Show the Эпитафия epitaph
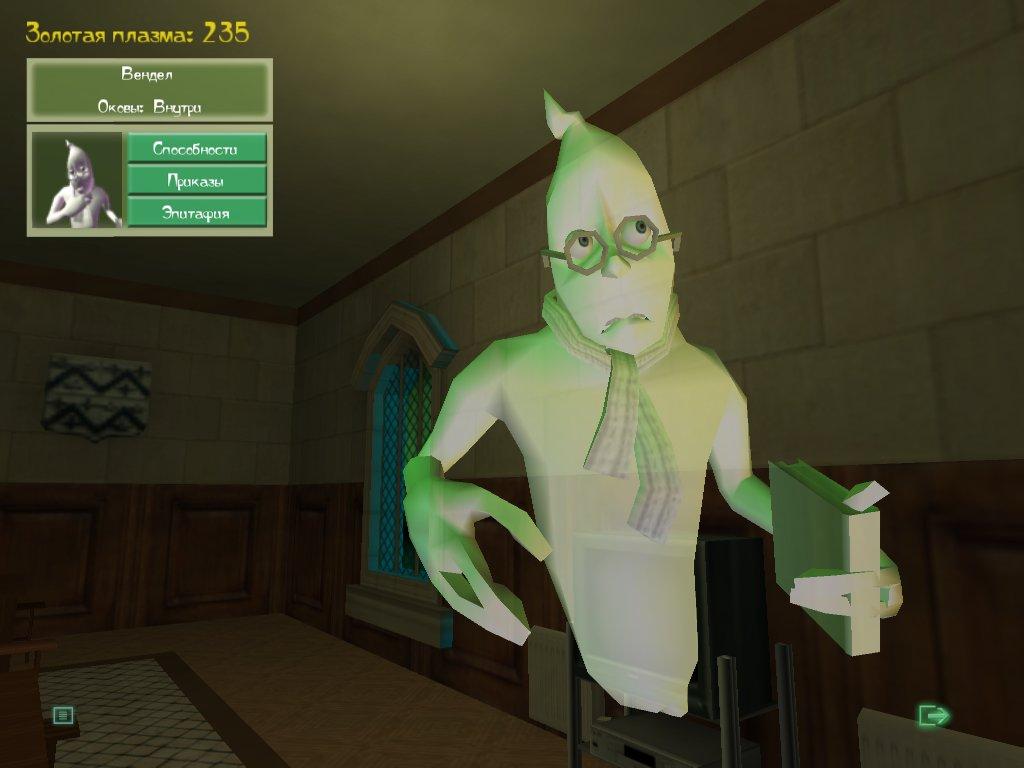The height and width of the screenshot is (768, 1024). pyautogui.click(x=196, y=212)
